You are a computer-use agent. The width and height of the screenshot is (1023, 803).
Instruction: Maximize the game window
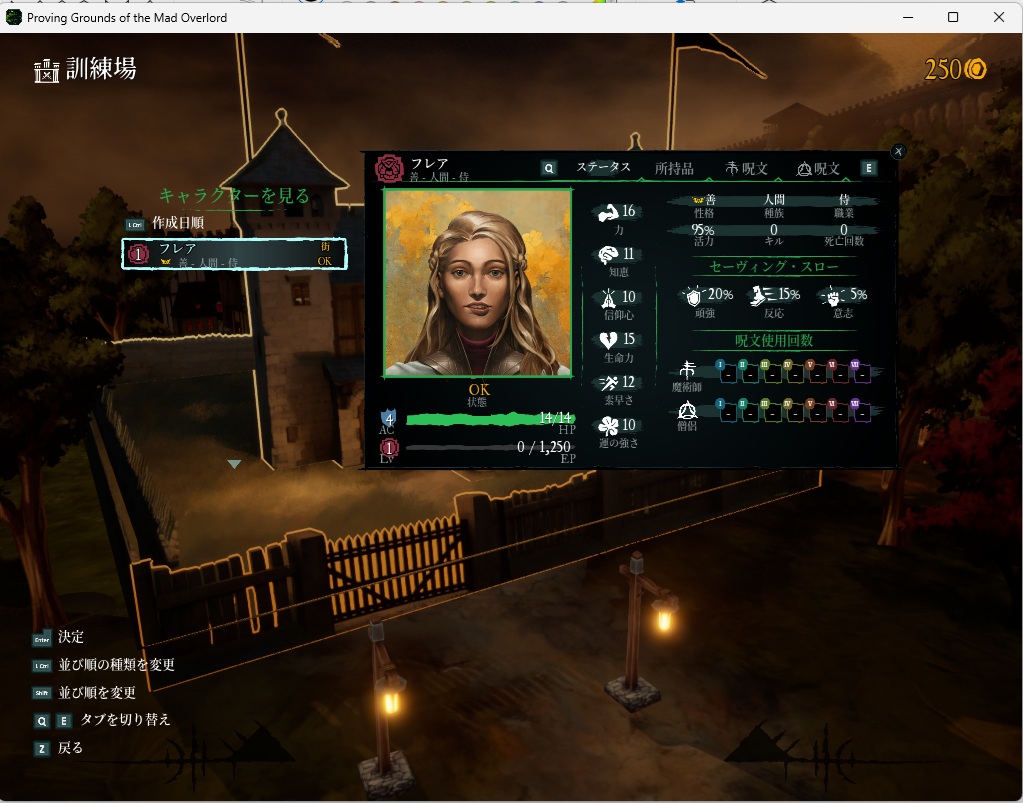(x=953, y=17)
